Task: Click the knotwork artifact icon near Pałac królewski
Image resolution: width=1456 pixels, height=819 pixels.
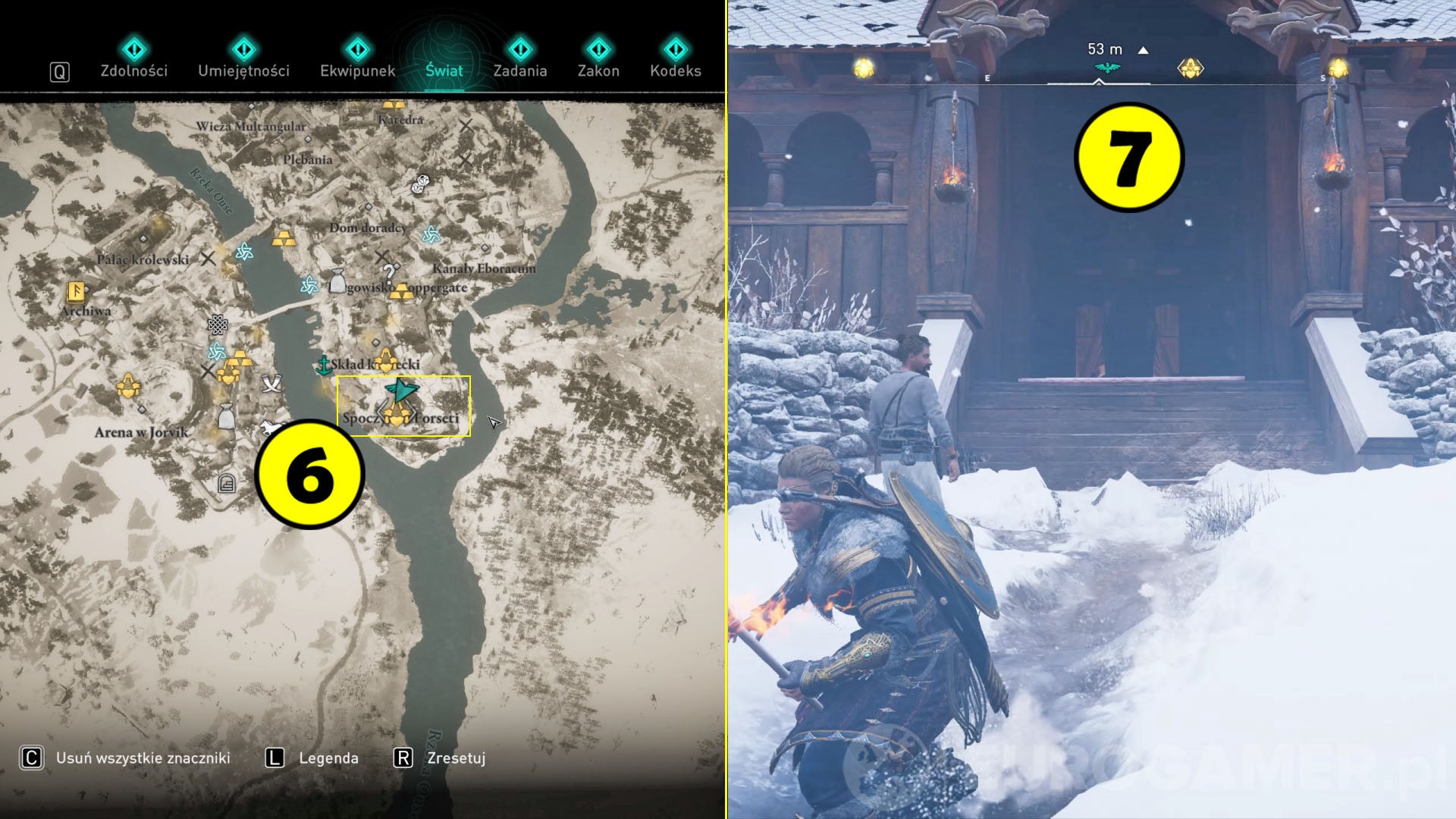Action: point(218,326)
